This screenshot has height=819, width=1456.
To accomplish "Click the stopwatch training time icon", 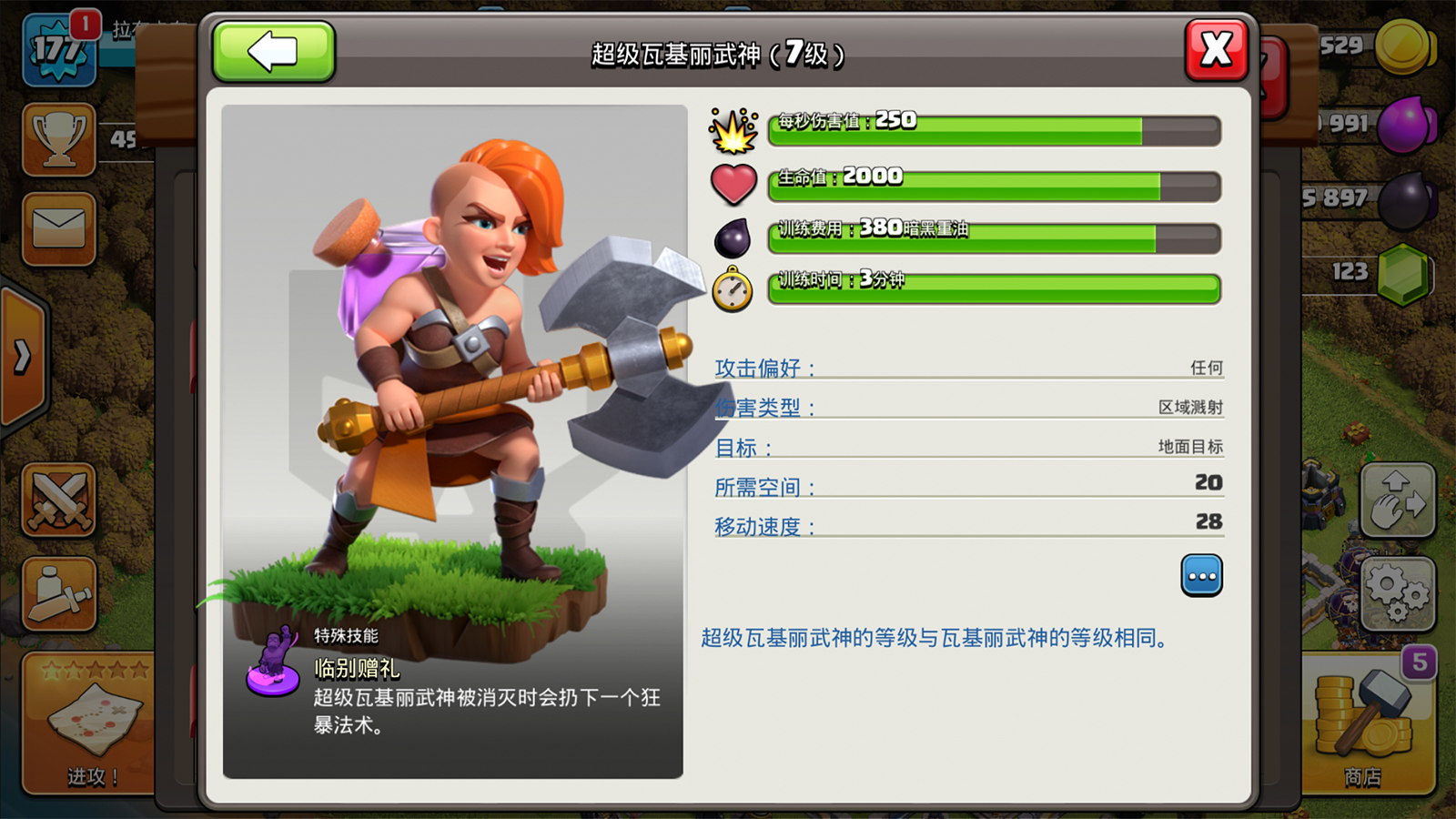I will (x=733, y=289).
